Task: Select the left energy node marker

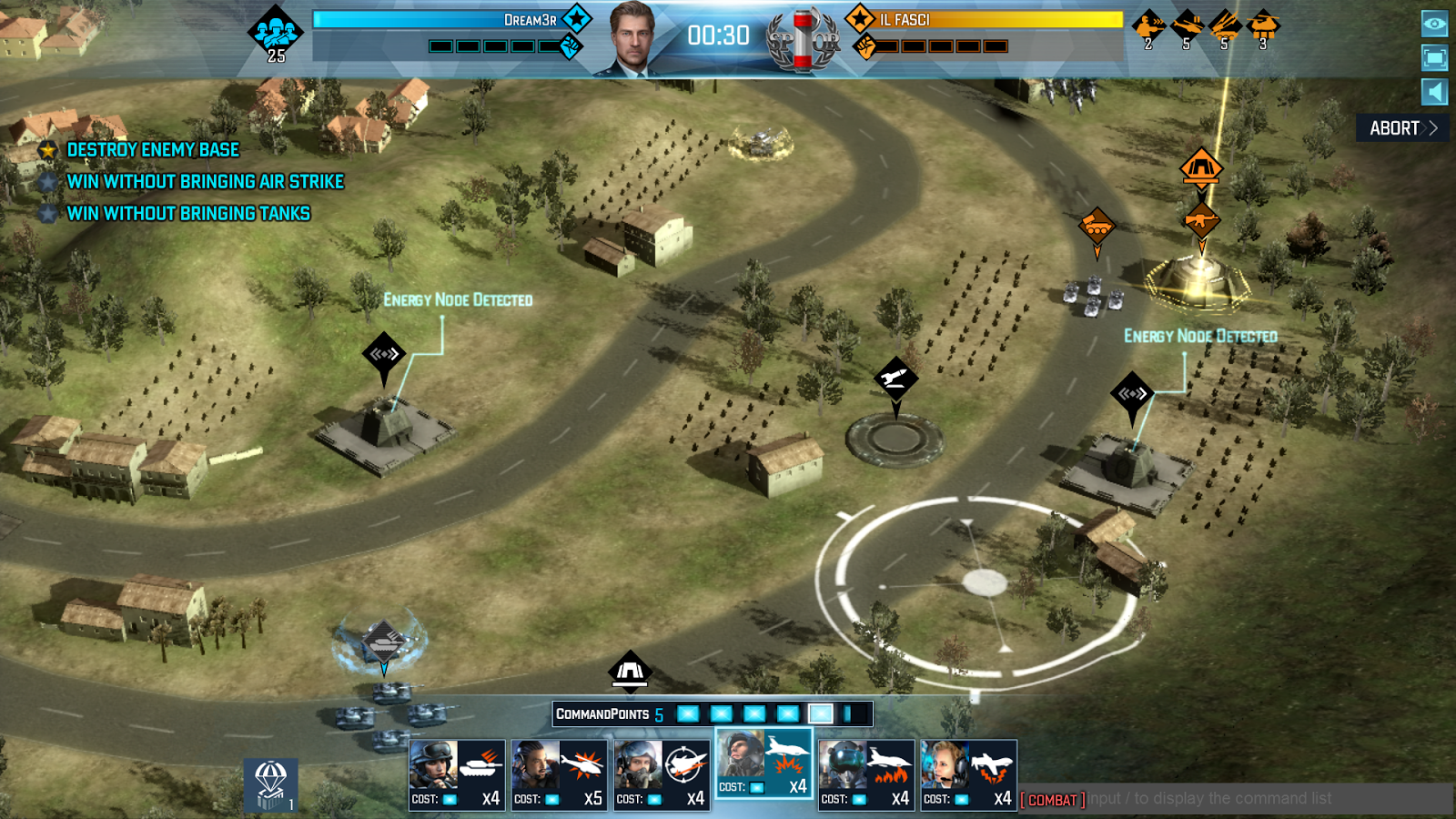Action: 384,354
